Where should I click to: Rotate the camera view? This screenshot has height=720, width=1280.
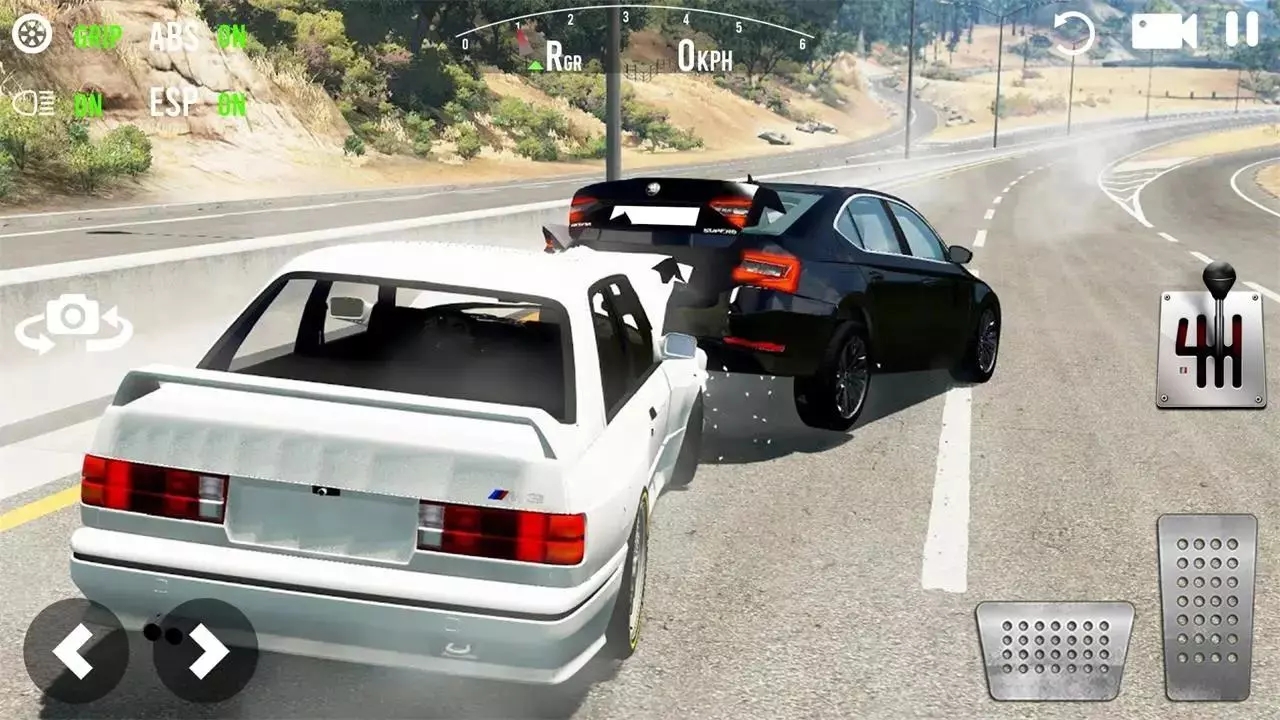(x=73, y=323)
